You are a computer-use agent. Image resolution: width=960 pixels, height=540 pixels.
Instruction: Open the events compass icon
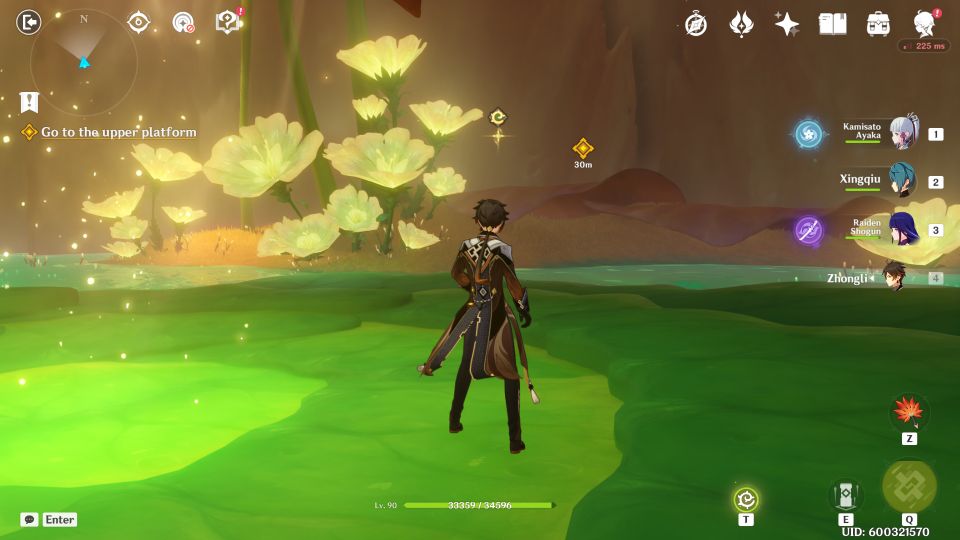[x=696, y=24]
